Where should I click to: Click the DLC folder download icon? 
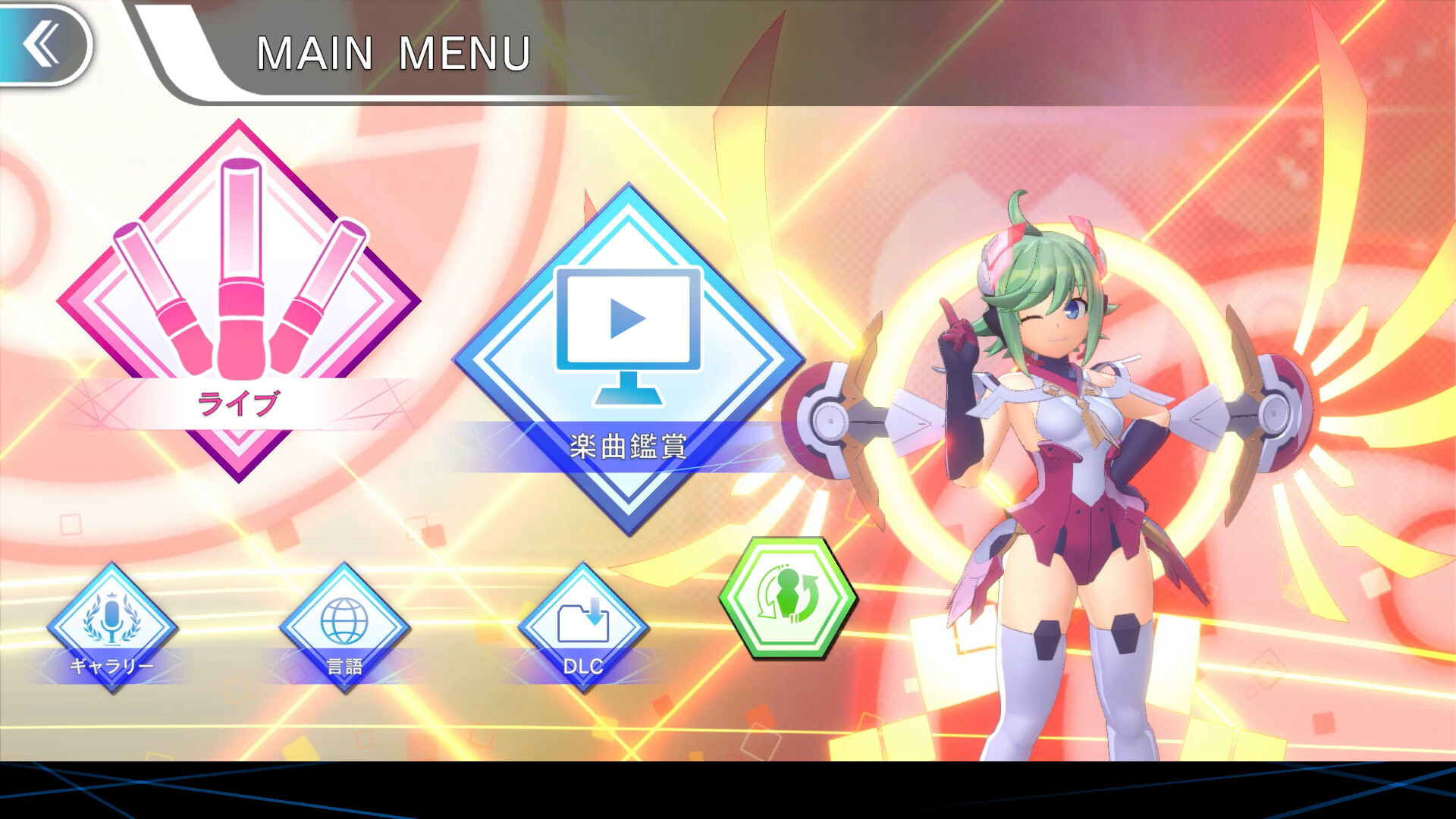point(582,622)
